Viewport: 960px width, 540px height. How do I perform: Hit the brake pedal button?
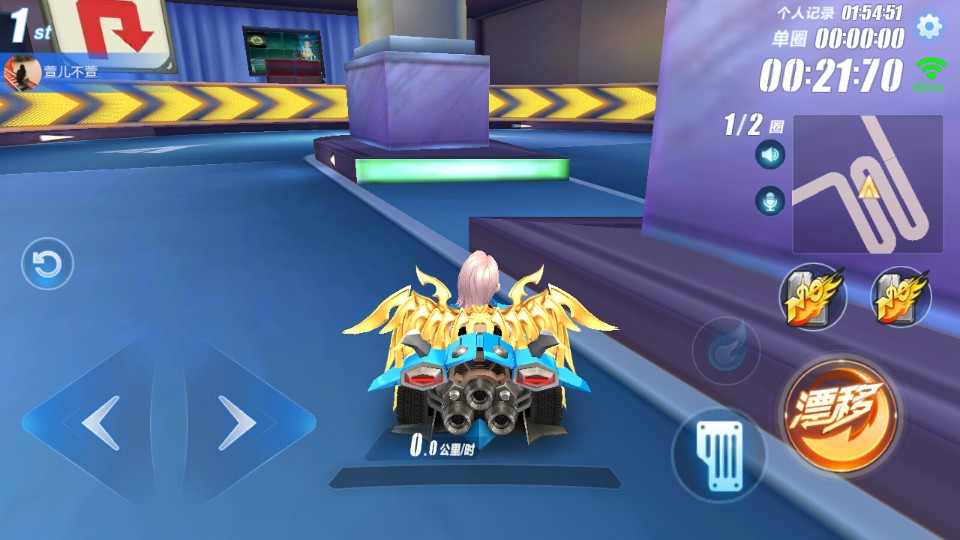click(x=718, y=453)
